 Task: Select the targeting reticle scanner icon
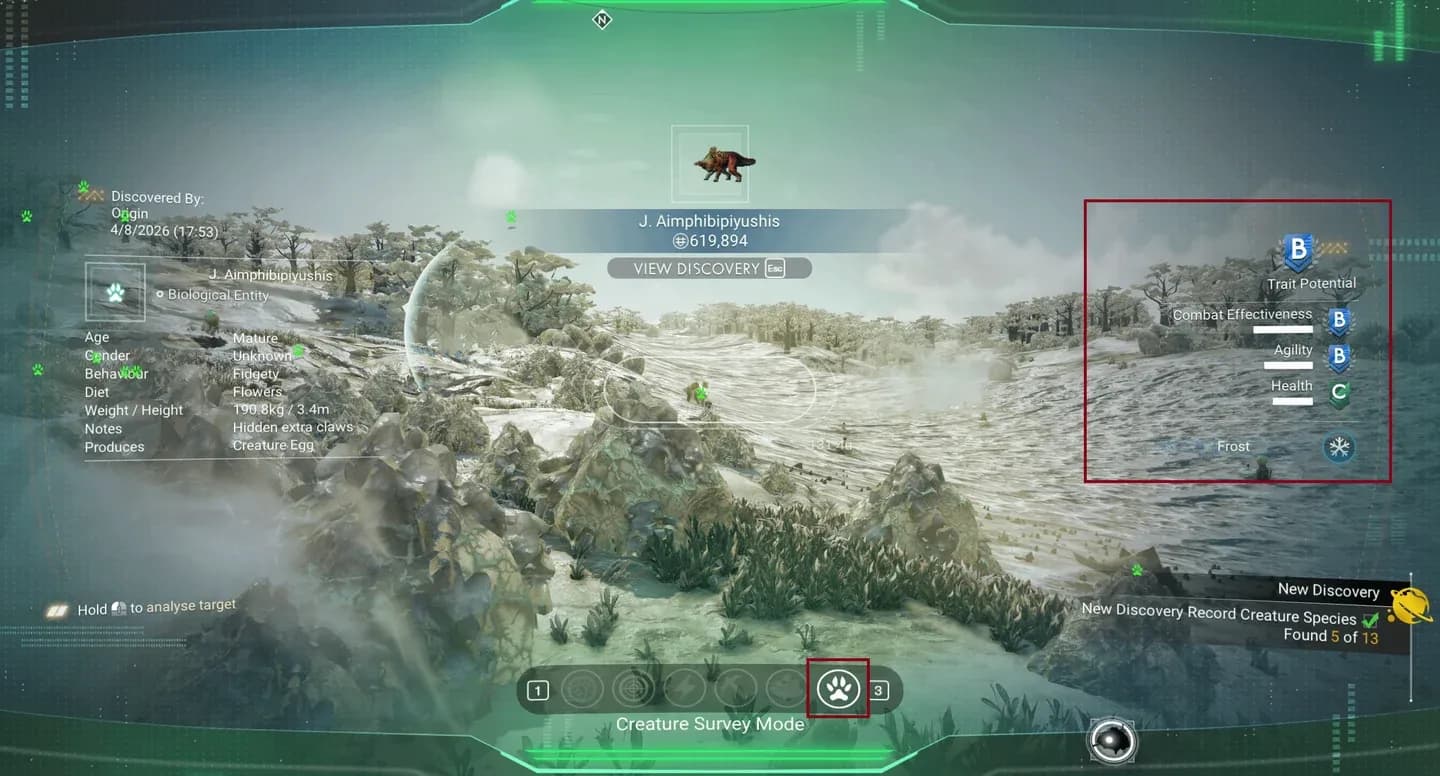pos(634,689)
